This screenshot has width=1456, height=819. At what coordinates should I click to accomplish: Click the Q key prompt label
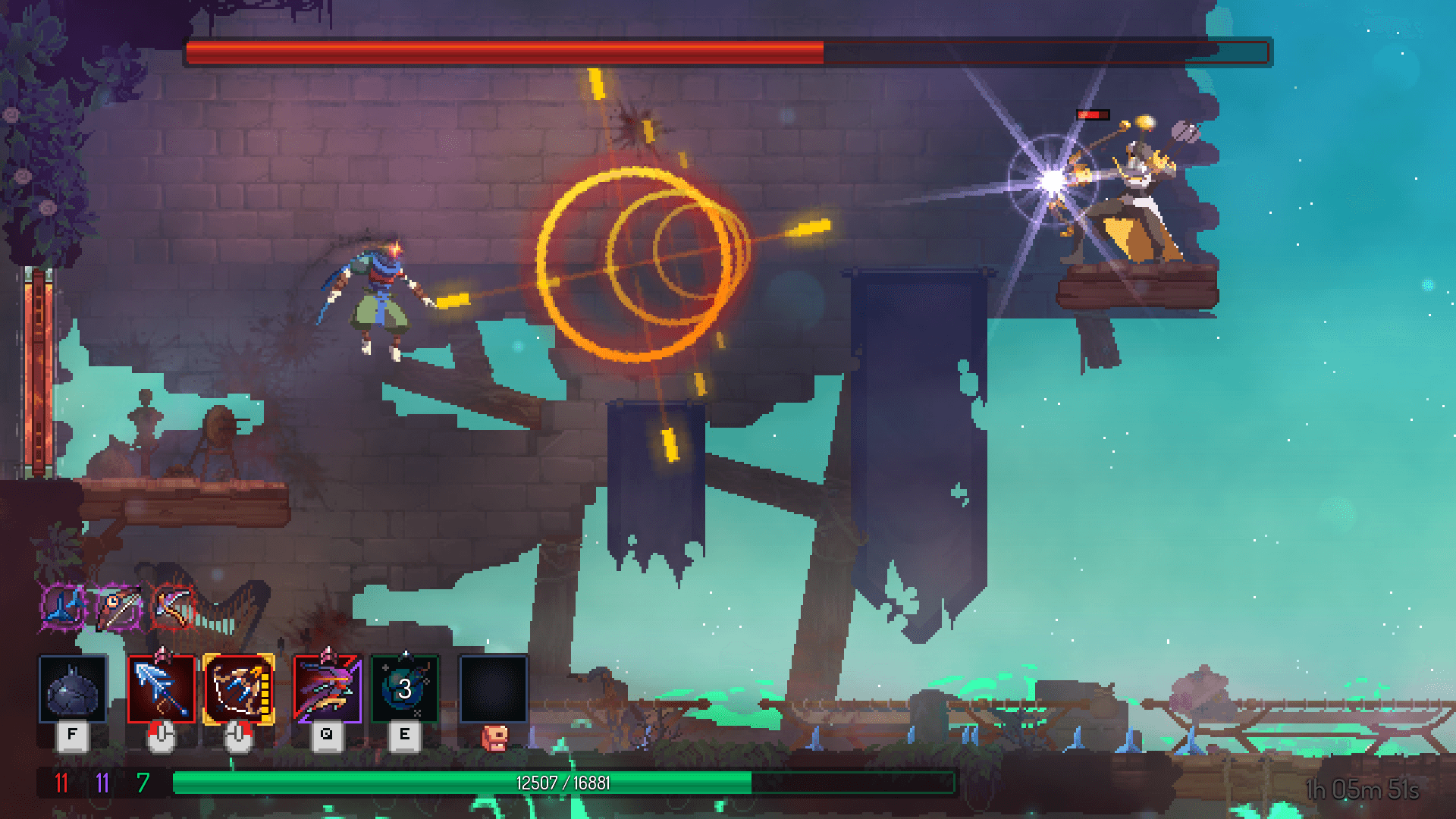click(x=326, y=734)
